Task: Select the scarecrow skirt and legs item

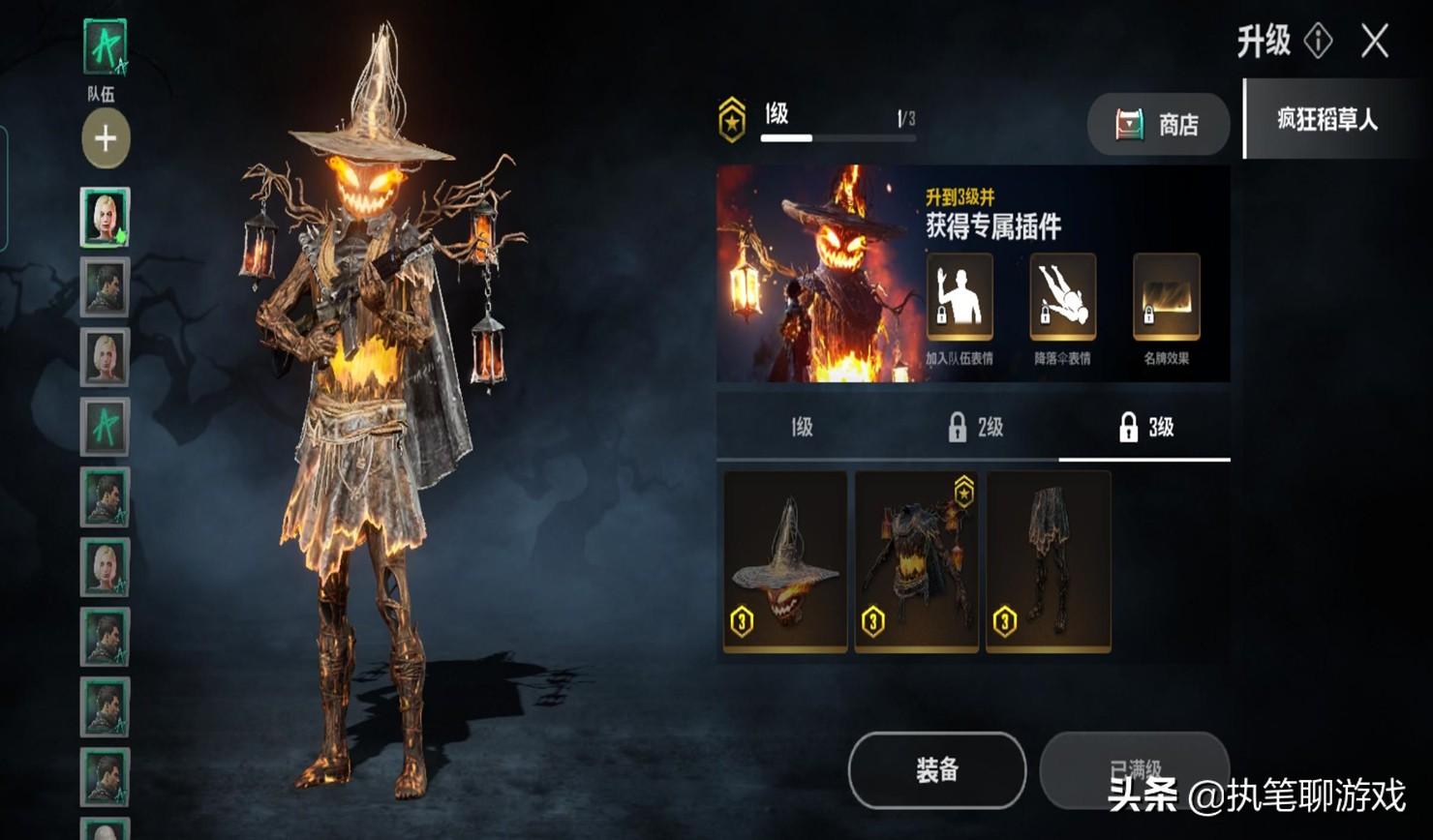Action: point(1048,561)
